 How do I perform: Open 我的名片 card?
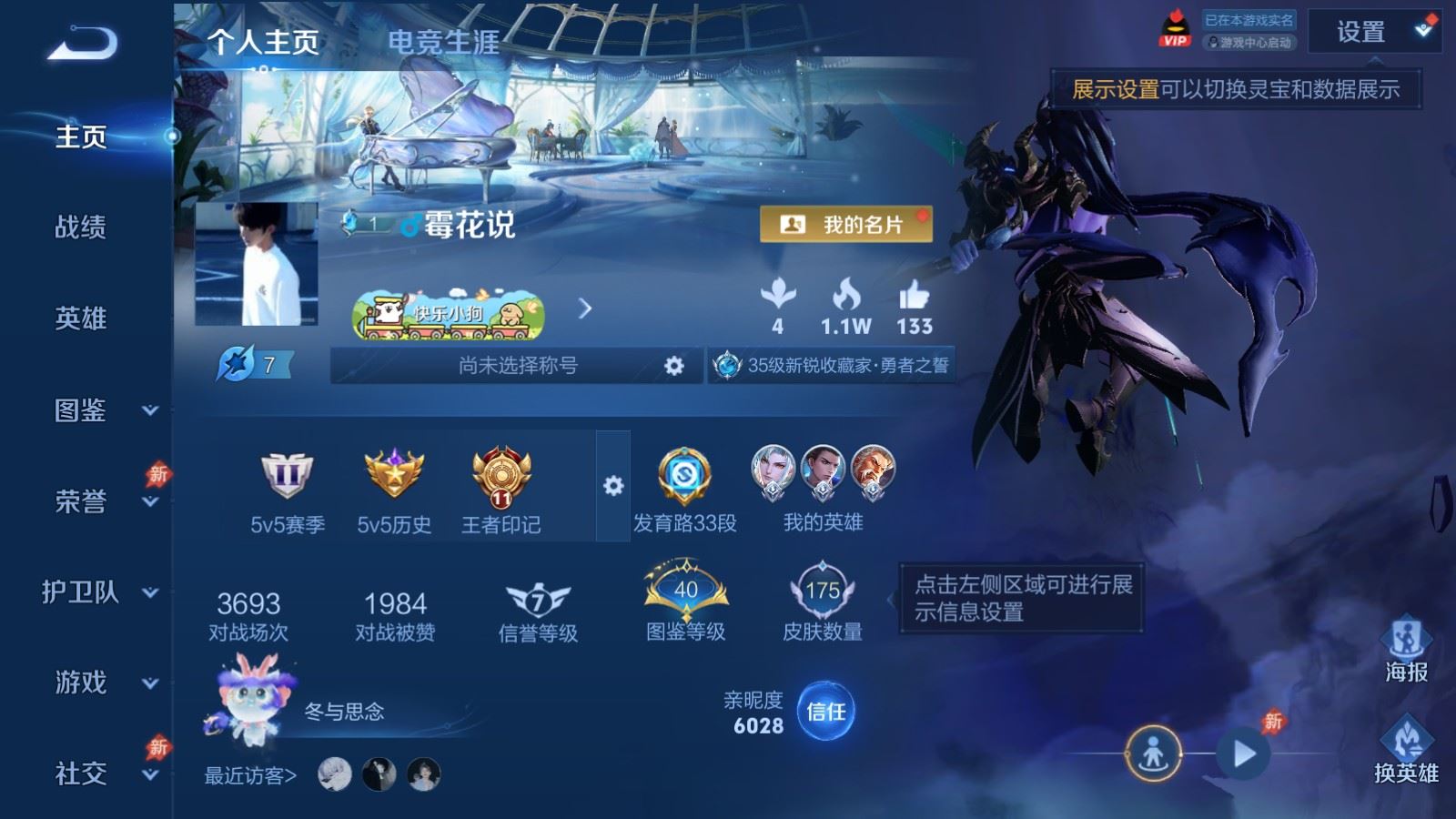coord(846,225)
